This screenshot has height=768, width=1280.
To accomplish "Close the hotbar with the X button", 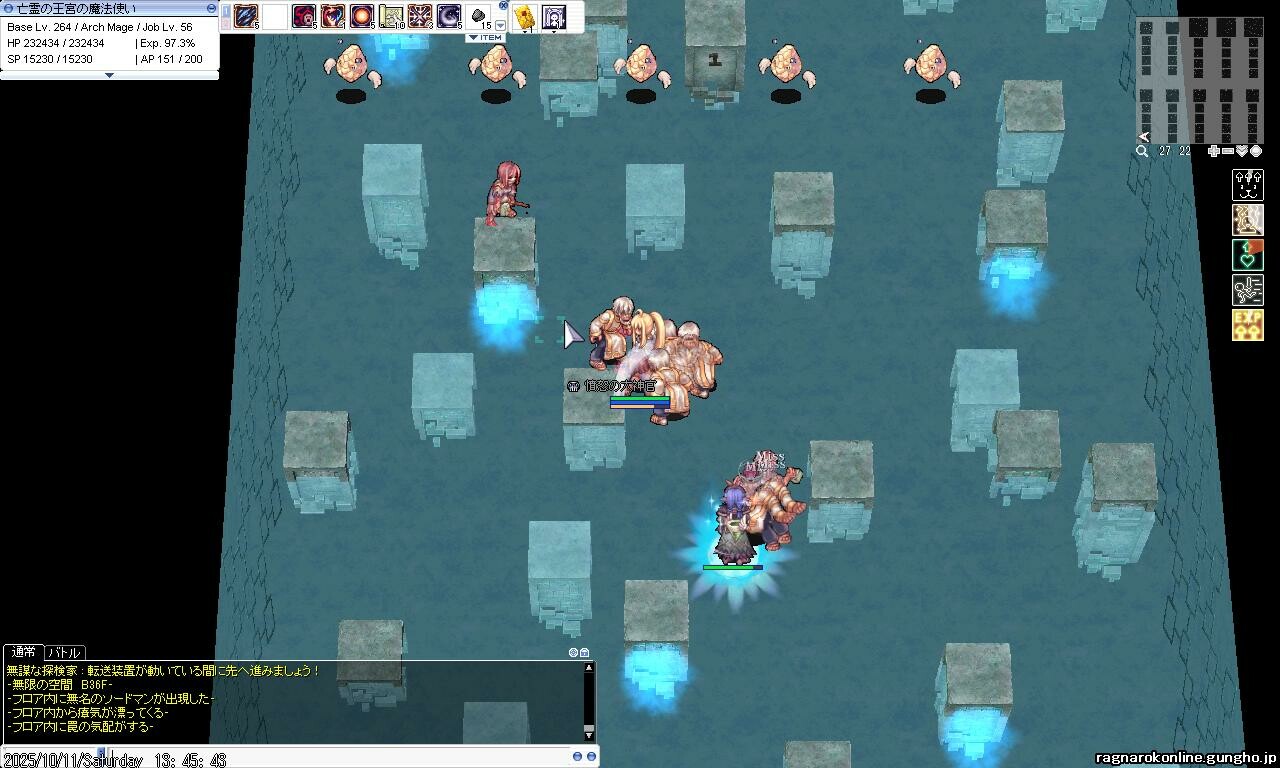I will [503, 6].
